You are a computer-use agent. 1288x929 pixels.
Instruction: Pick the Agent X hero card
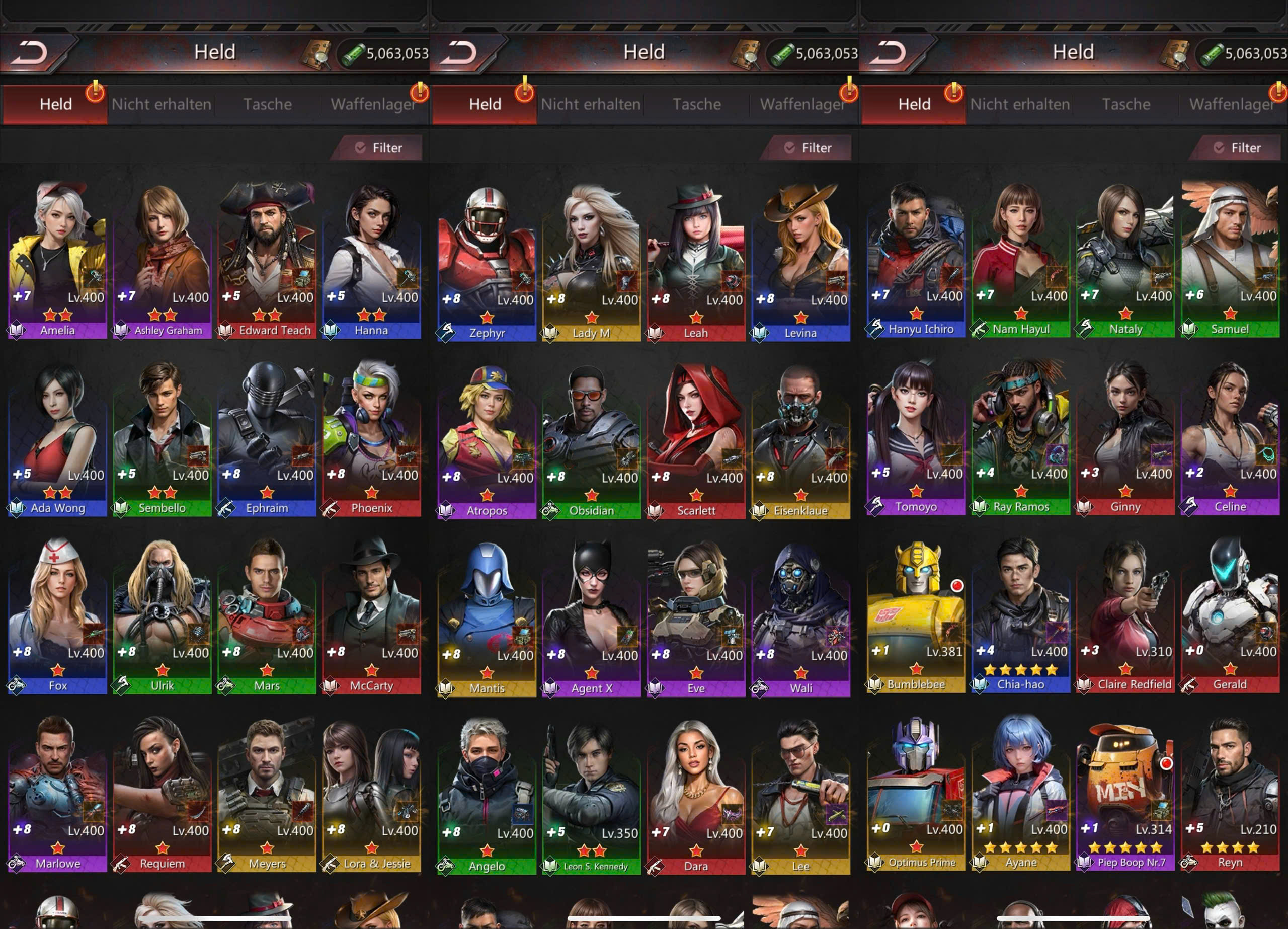click(x=591, y=617)
